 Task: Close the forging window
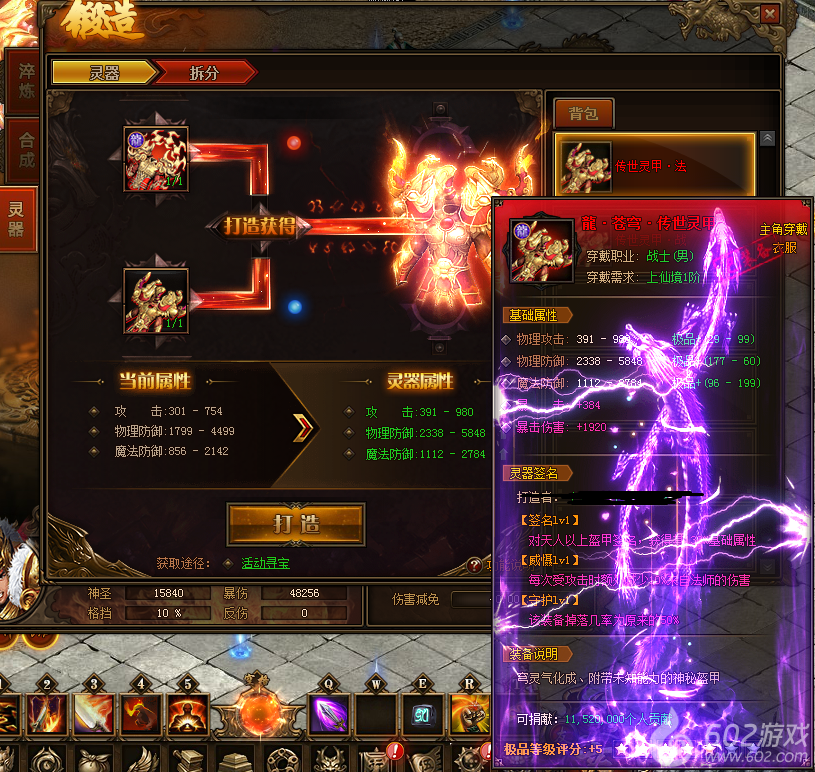768,15
